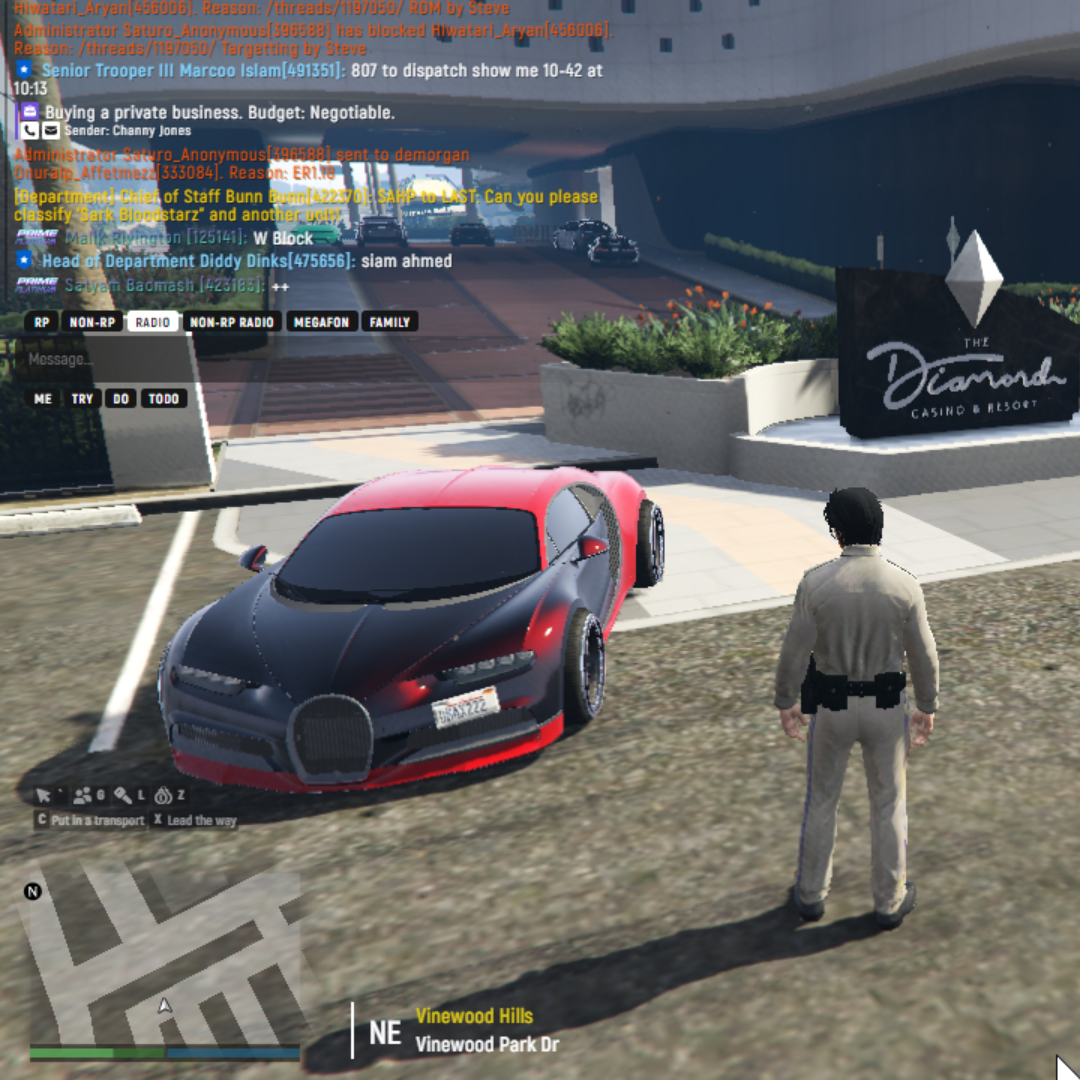Select the NON-RP chat tab
1080x1080 pixels.
pos(90,322)
